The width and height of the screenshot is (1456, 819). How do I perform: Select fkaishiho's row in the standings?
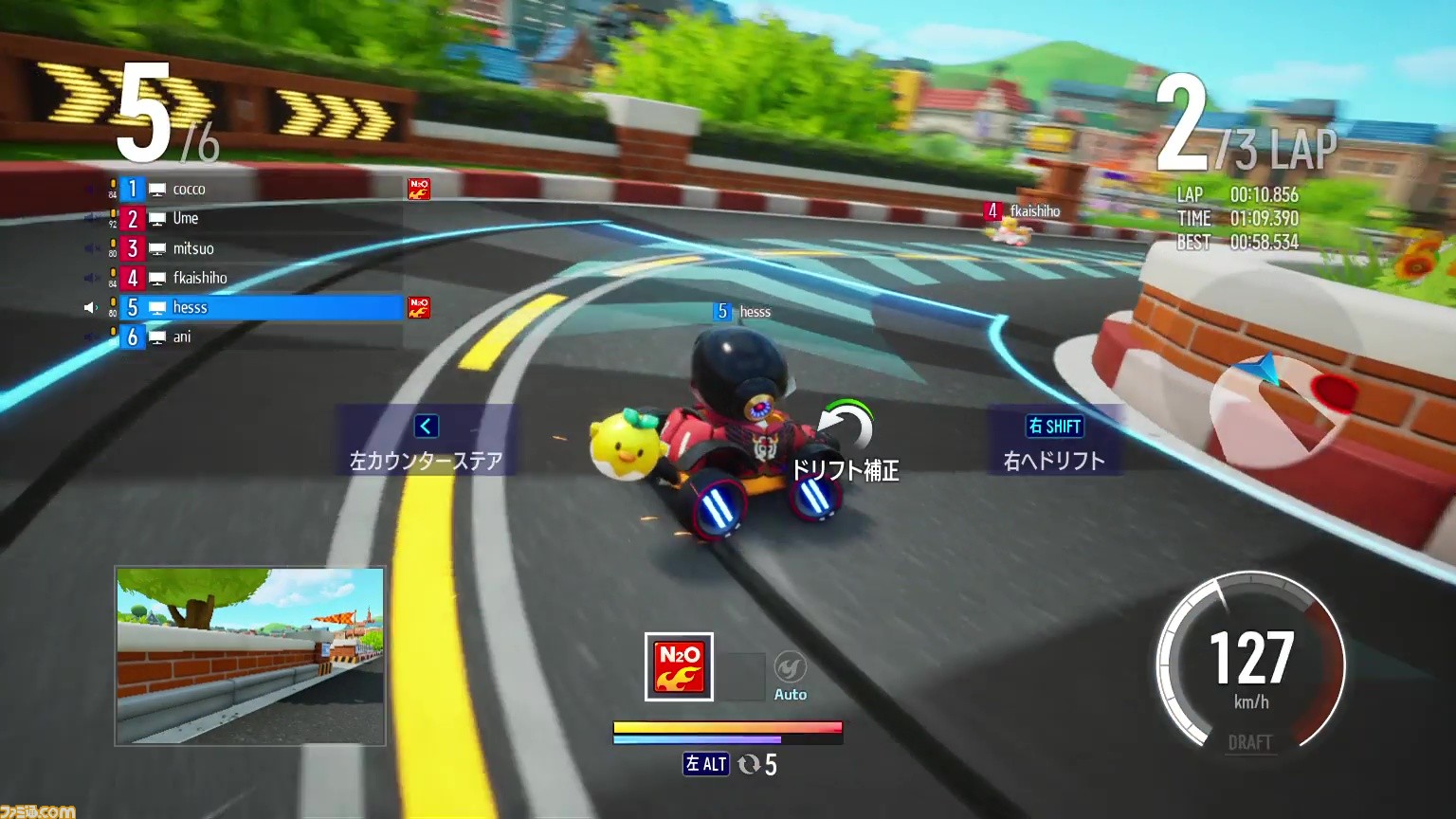pos(199,278)
